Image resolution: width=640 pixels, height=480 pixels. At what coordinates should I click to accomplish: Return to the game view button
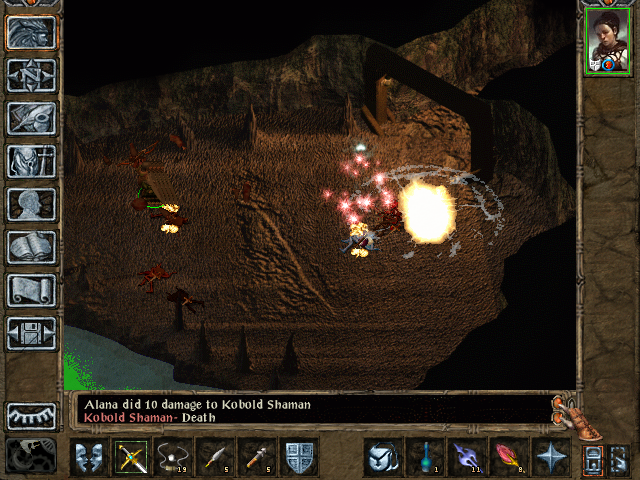[x=31, y=31]
